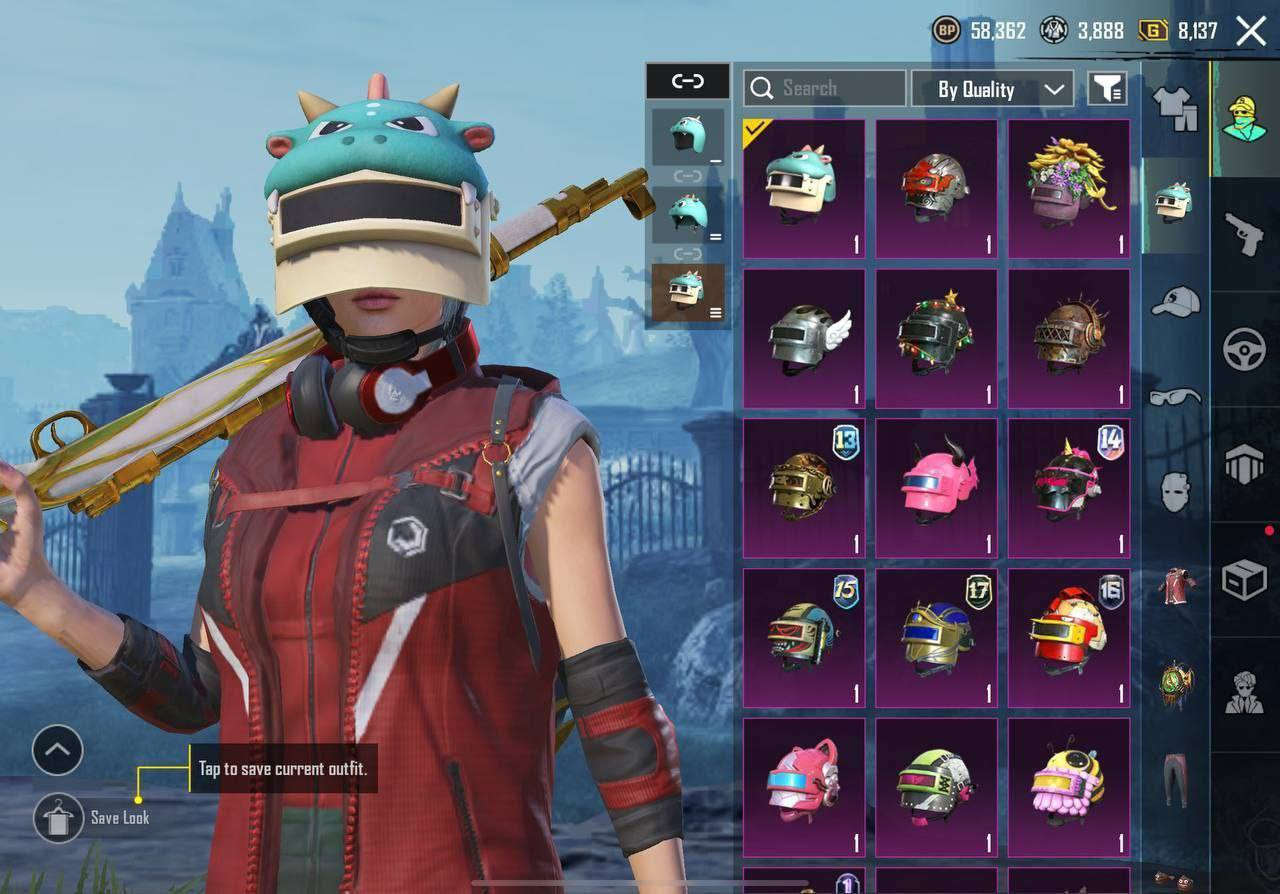Open the By Quality sort dropdown

992,89
